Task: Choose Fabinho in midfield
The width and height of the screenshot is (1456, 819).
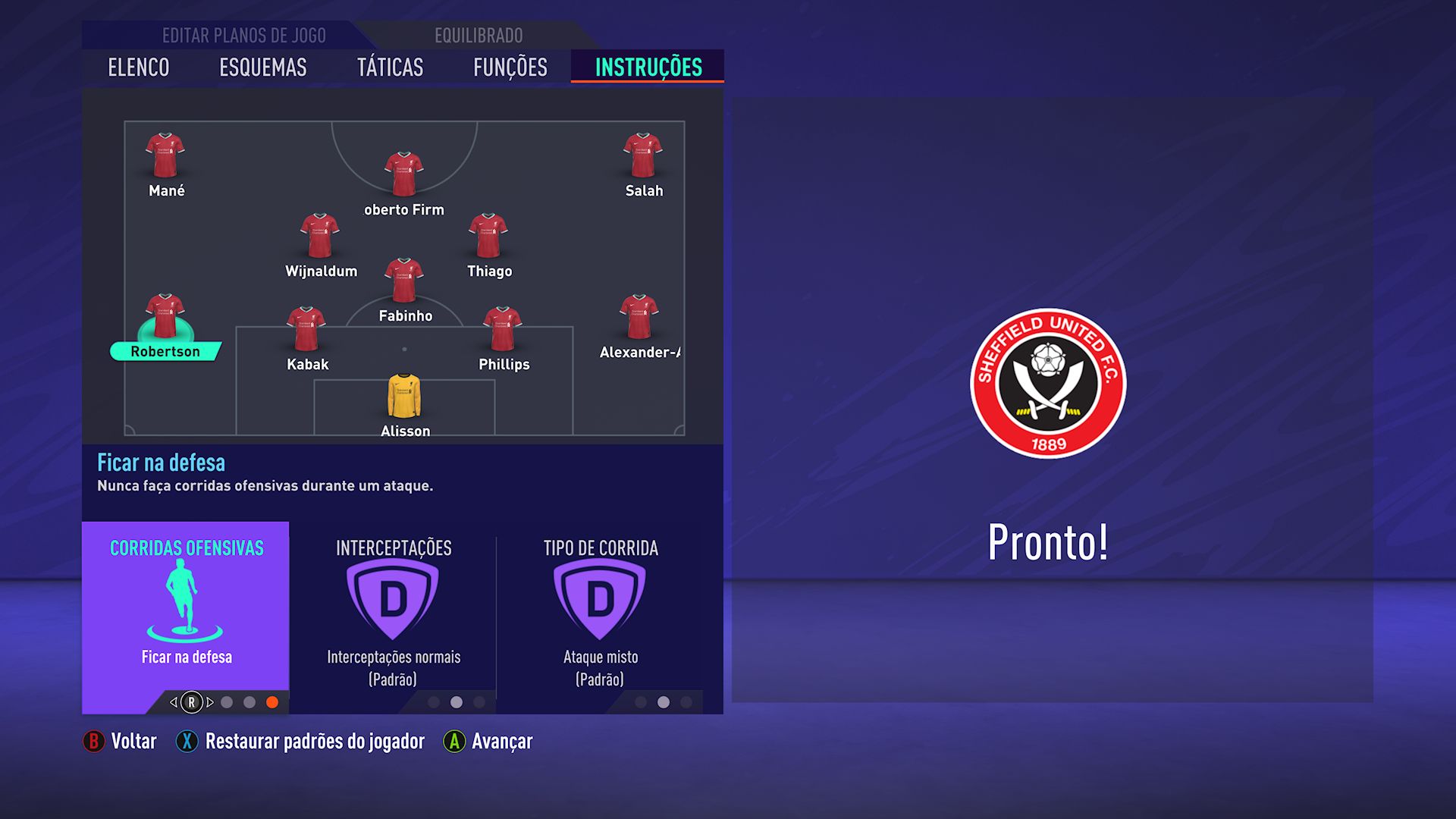Action: (404, 281)
